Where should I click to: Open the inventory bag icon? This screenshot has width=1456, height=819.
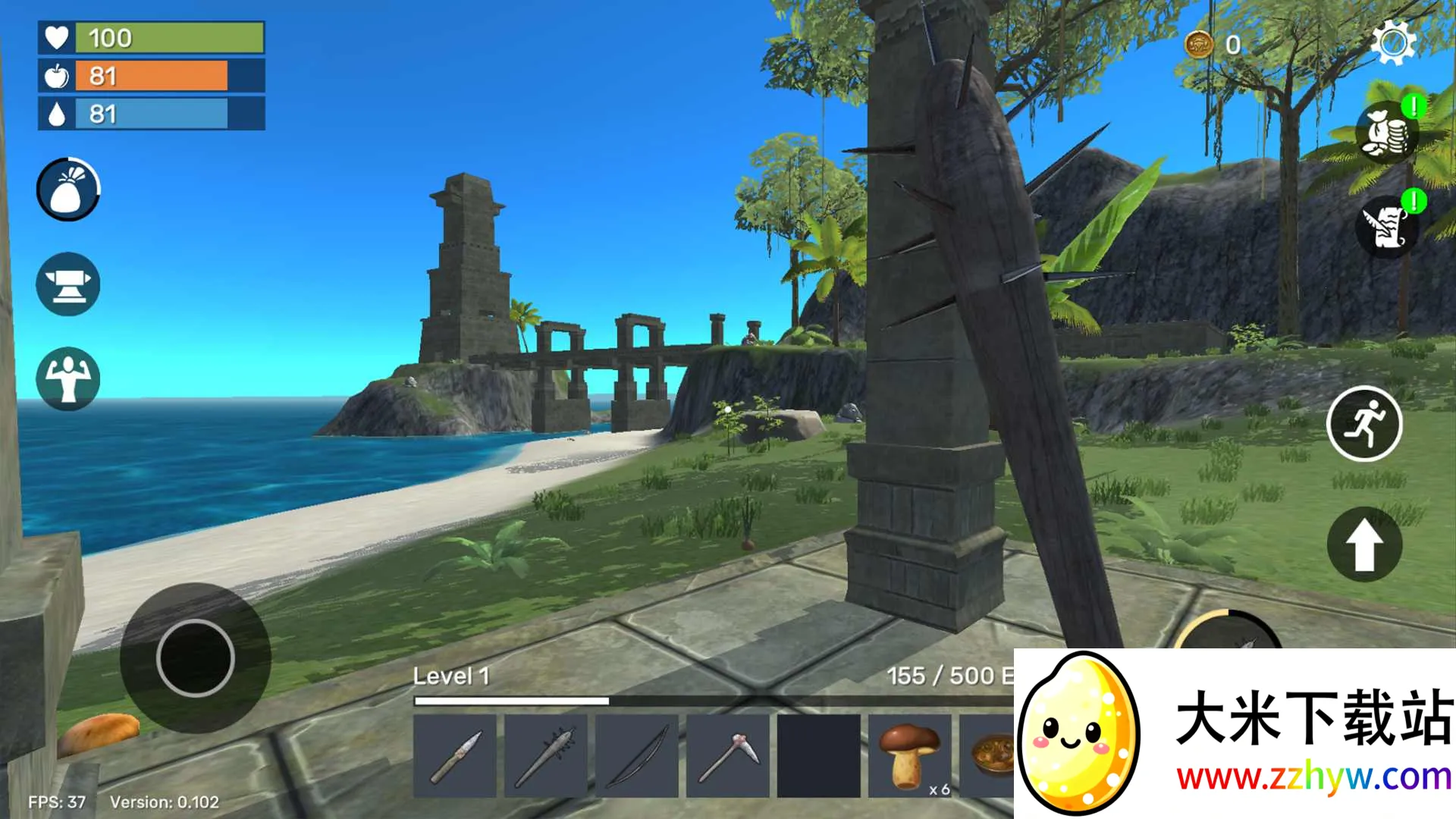(68, 190)
